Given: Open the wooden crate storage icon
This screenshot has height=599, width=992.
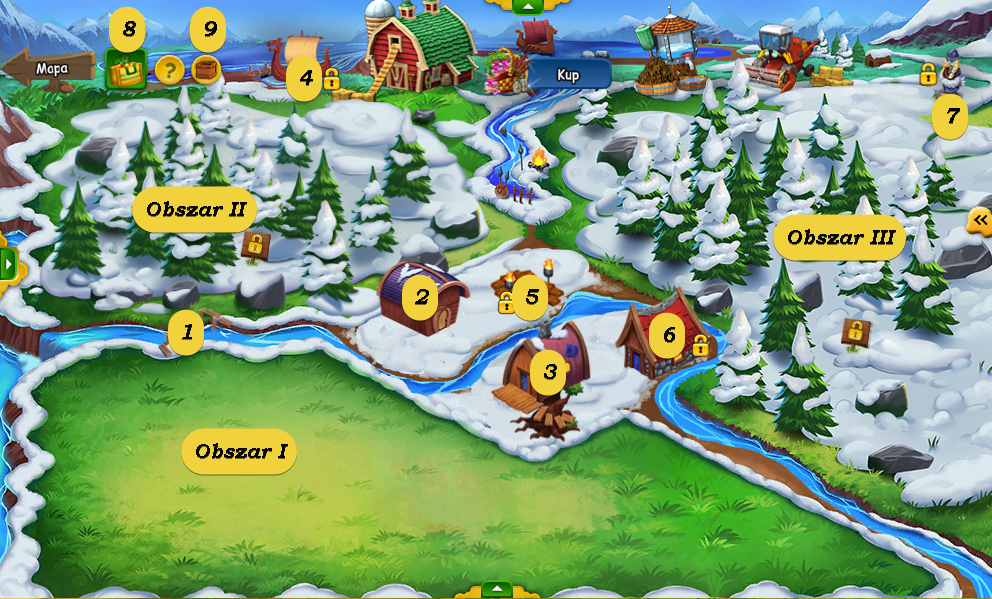Looking at the screenshot, I should (206, 69).
